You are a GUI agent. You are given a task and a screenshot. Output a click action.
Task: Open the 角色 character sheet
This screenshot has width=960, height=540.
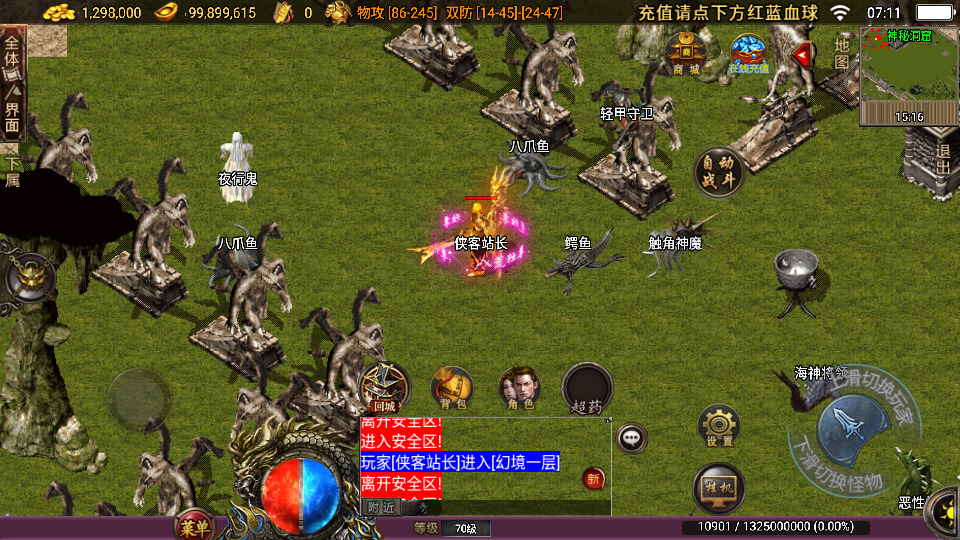[x=520, y=388]
